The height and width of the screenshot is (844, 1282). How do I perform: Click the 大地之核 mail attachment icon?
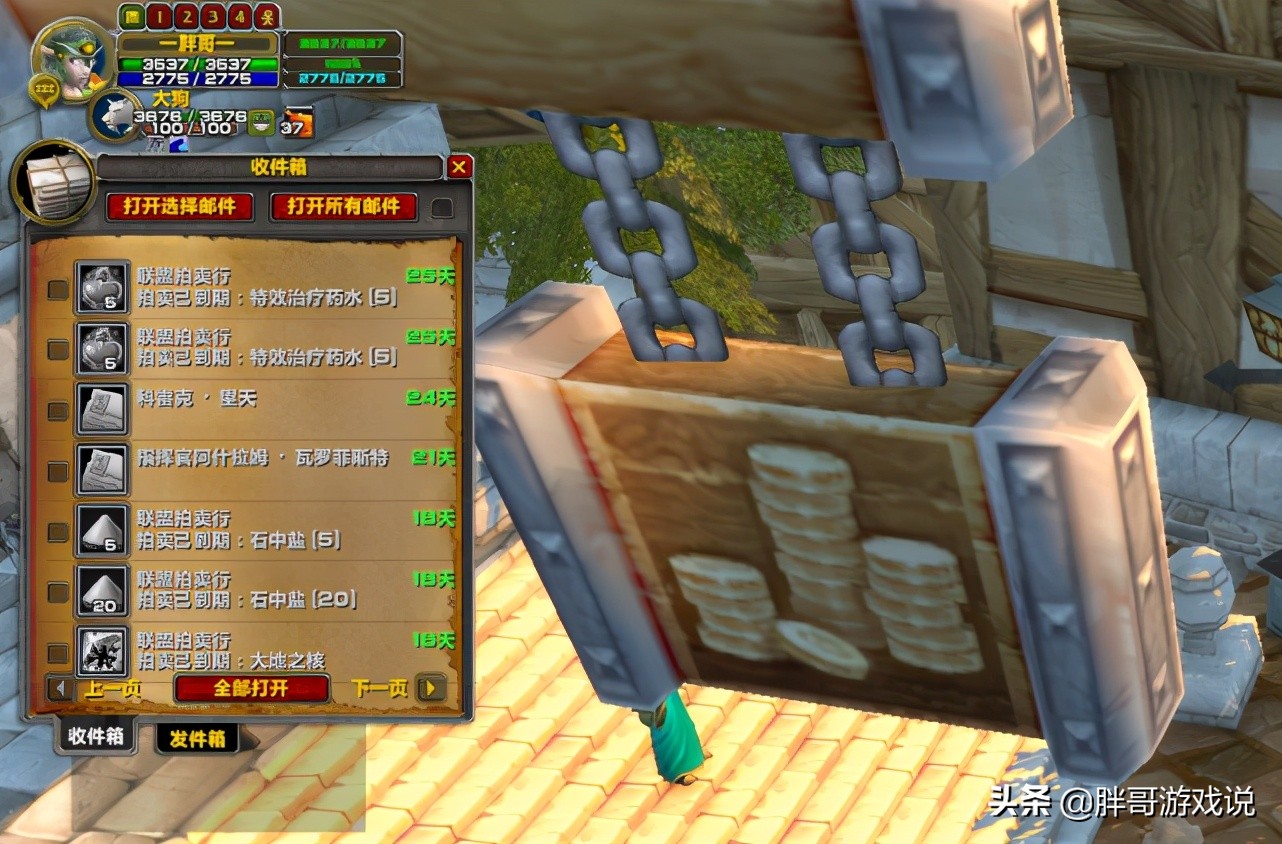coord(102,650)
